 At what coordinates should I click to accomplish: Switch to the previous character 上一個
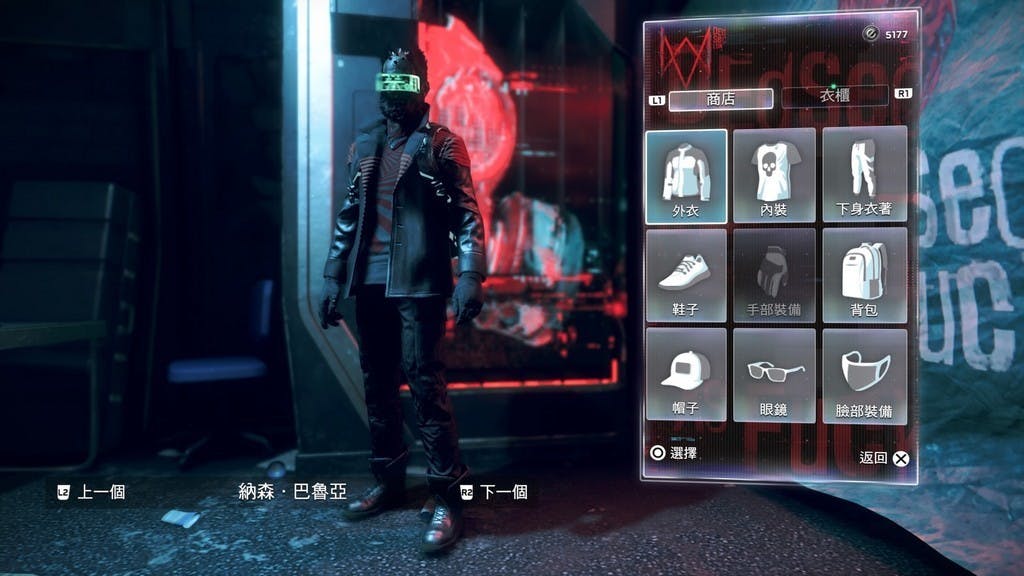tap(91, 492)
